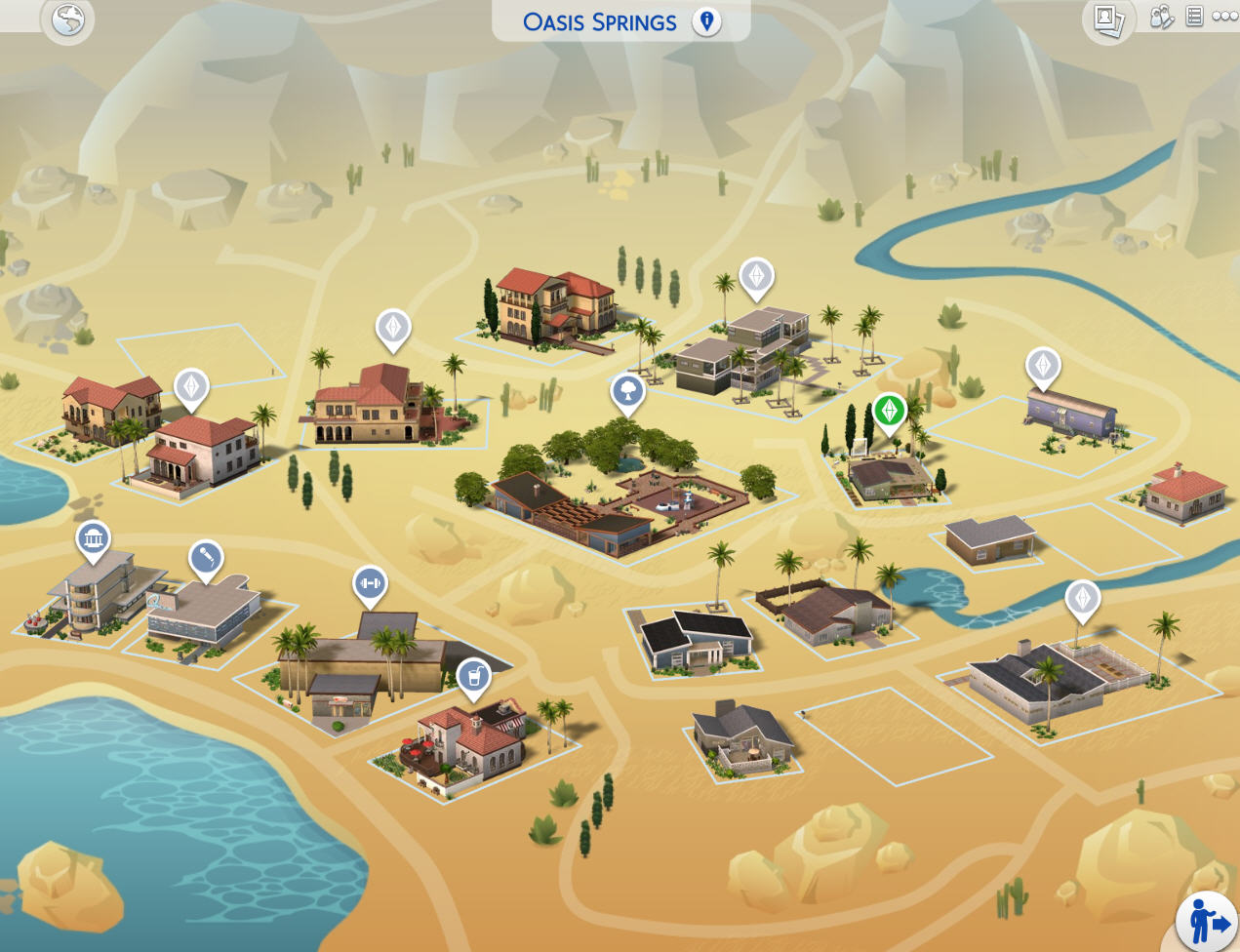Click the Oasis Springs info pin icon
The image size is (1240, 952).
coord(706,21)
